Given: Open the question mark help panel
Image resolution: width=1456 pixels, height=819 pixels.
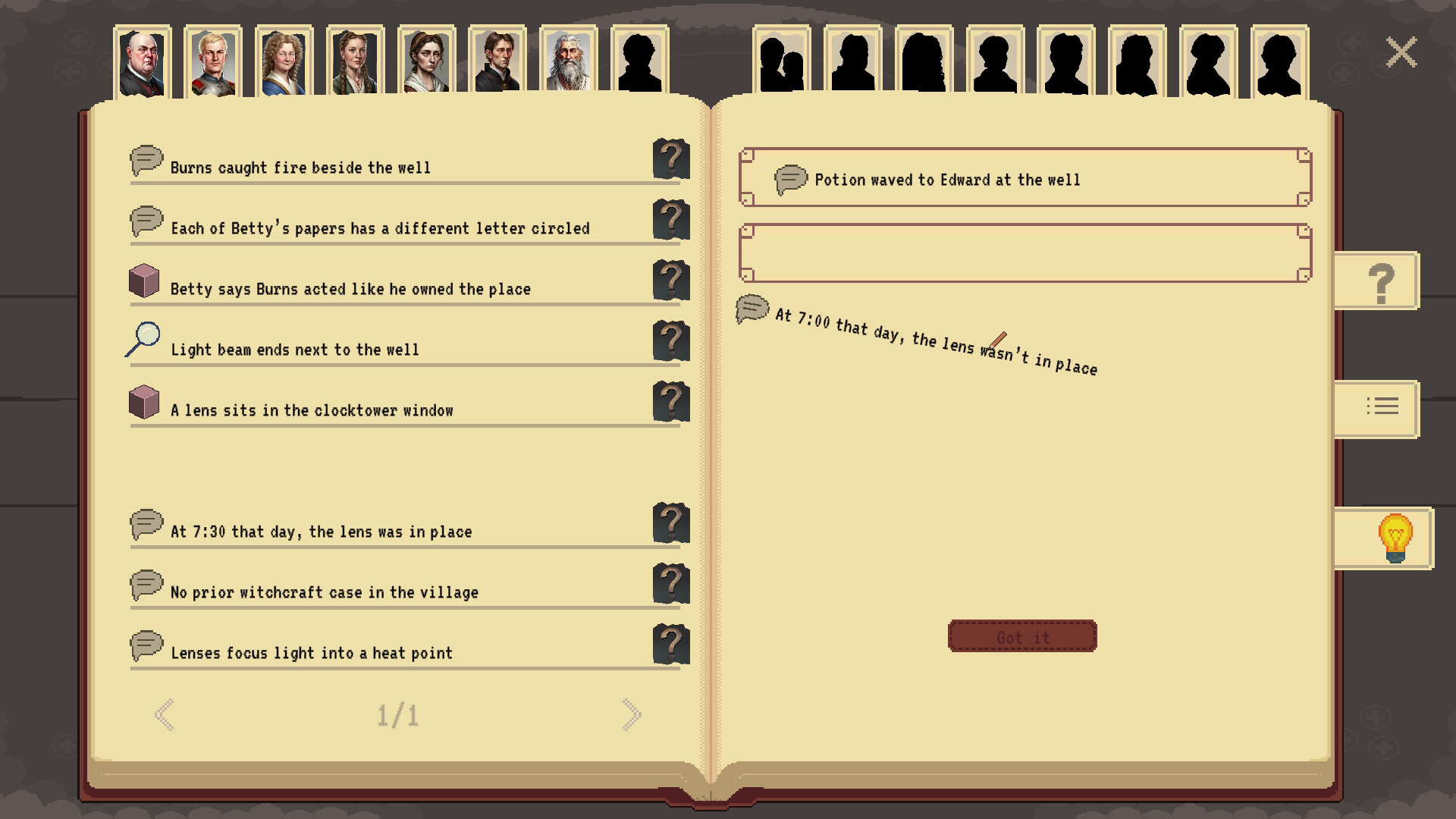Looking at the screenshot, I should (1380, 281).
